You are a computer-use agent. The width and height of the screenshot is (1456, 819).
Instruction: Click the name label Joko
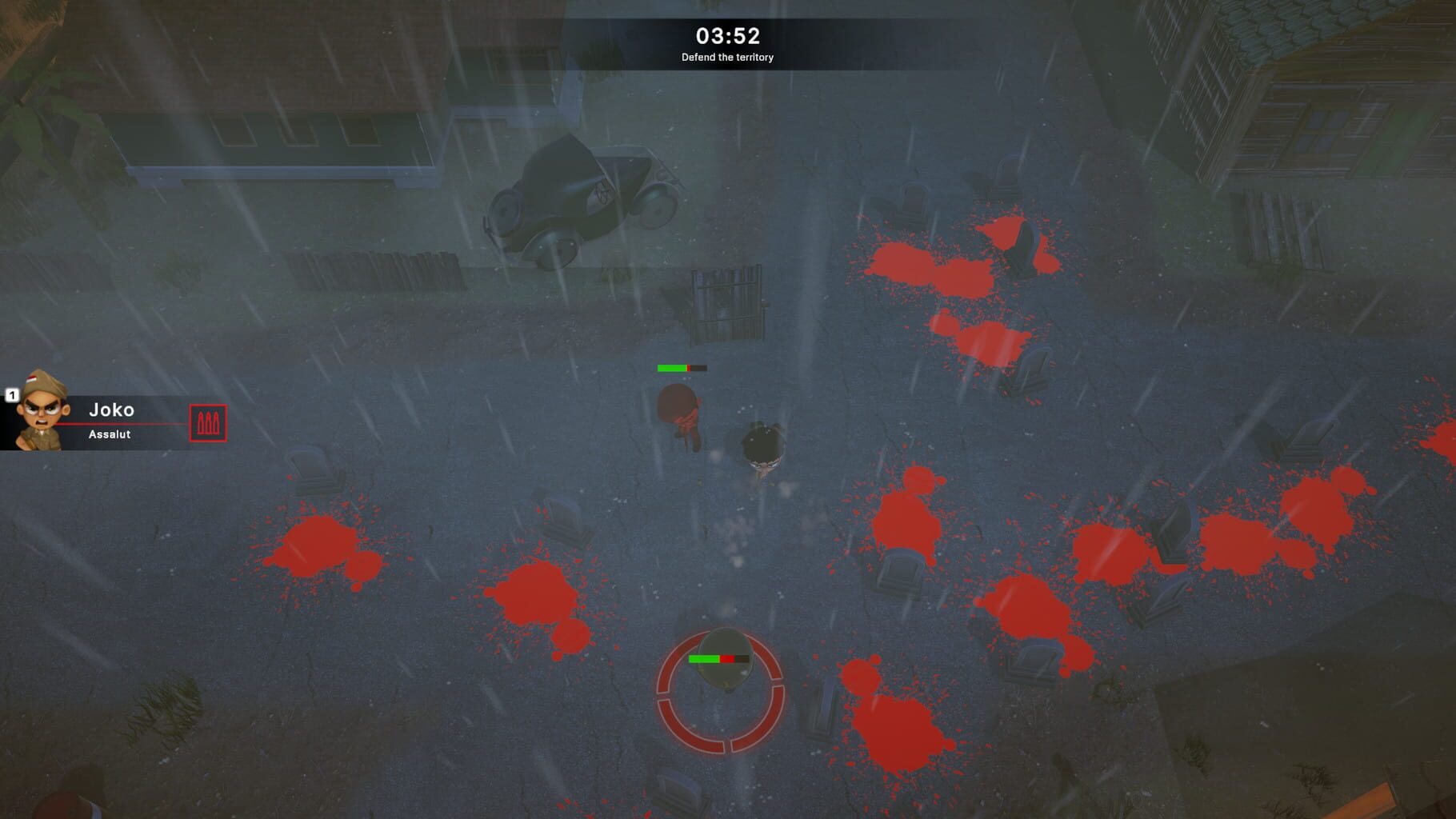tap(113, 410)
